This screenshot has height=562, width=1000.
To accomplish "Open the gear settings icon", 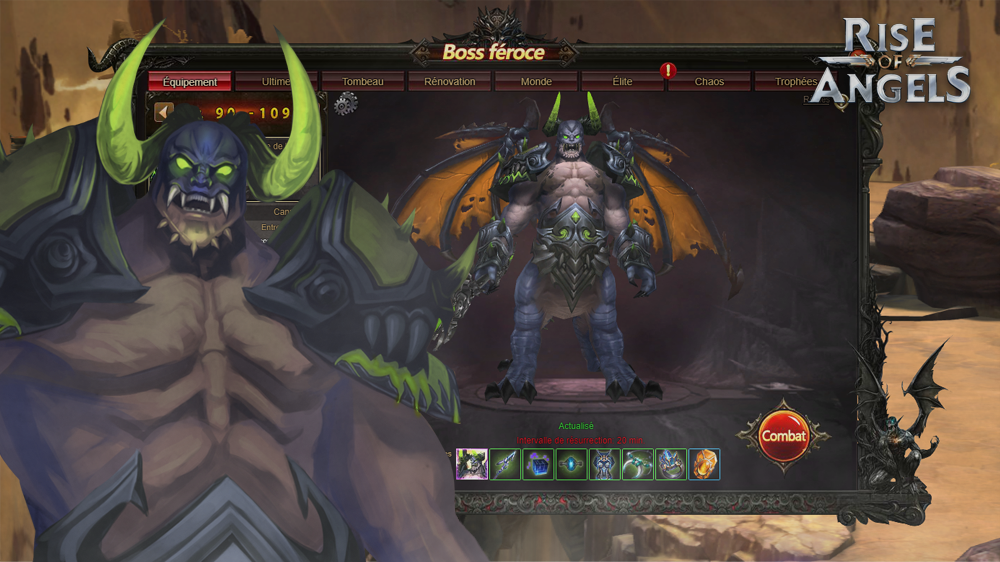I will point(345,104).
